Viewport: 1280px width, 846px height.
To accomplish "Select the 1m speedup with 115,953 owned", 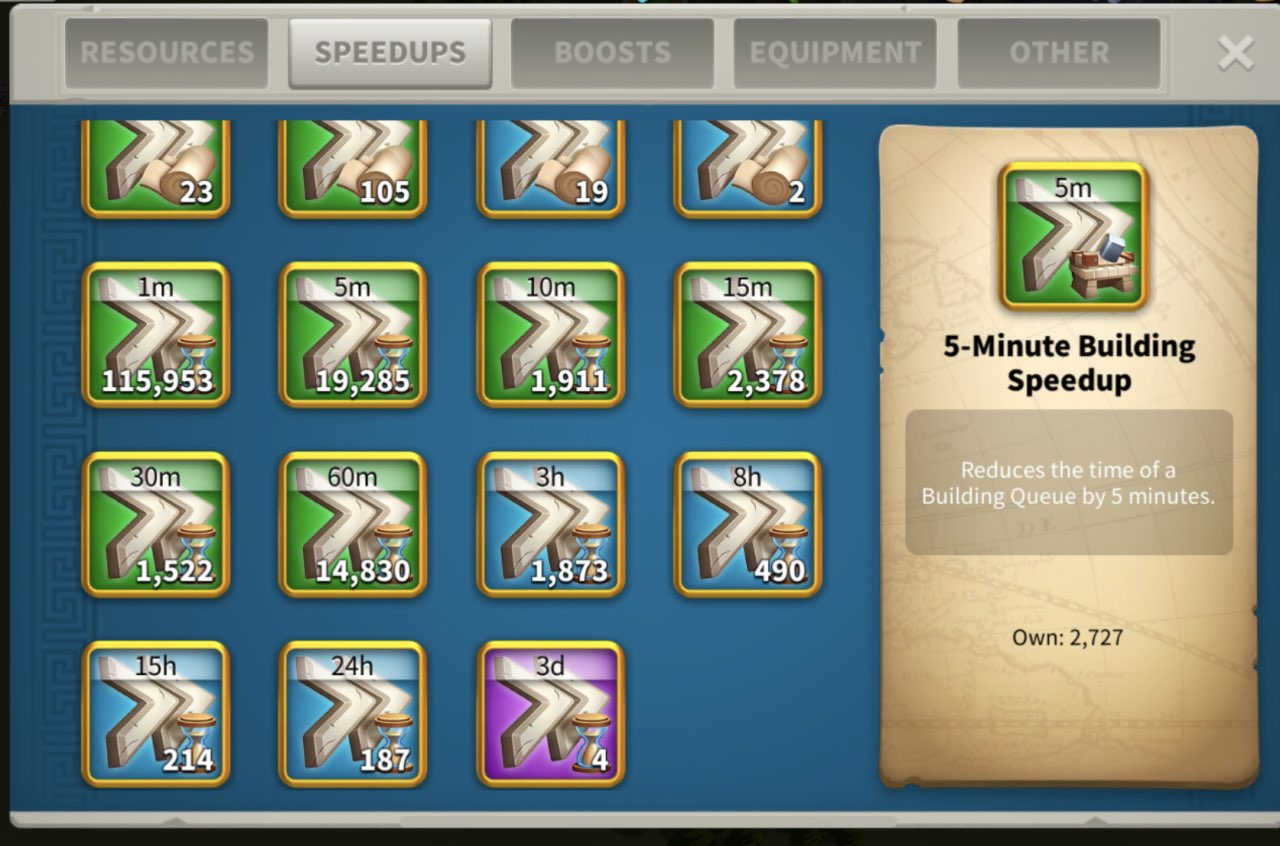I will (156, 335).
